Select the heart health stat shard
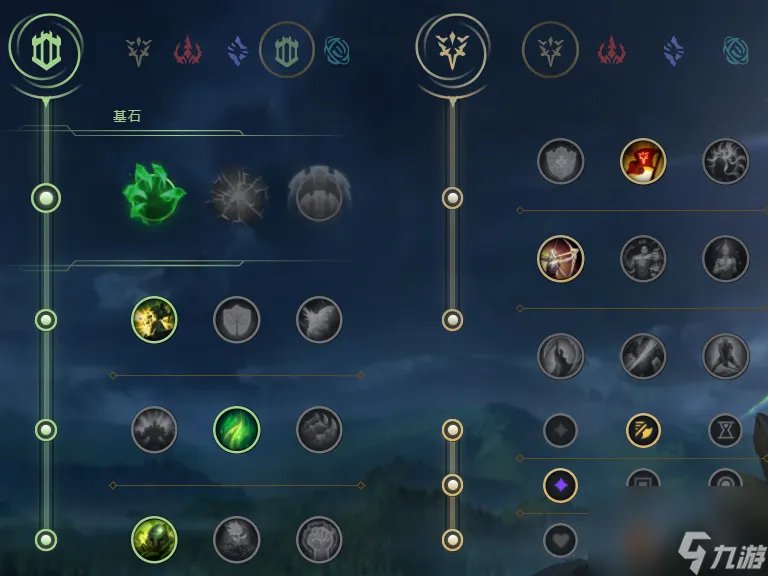Screen dimensions: 768x576 click(x=561, y=540)
